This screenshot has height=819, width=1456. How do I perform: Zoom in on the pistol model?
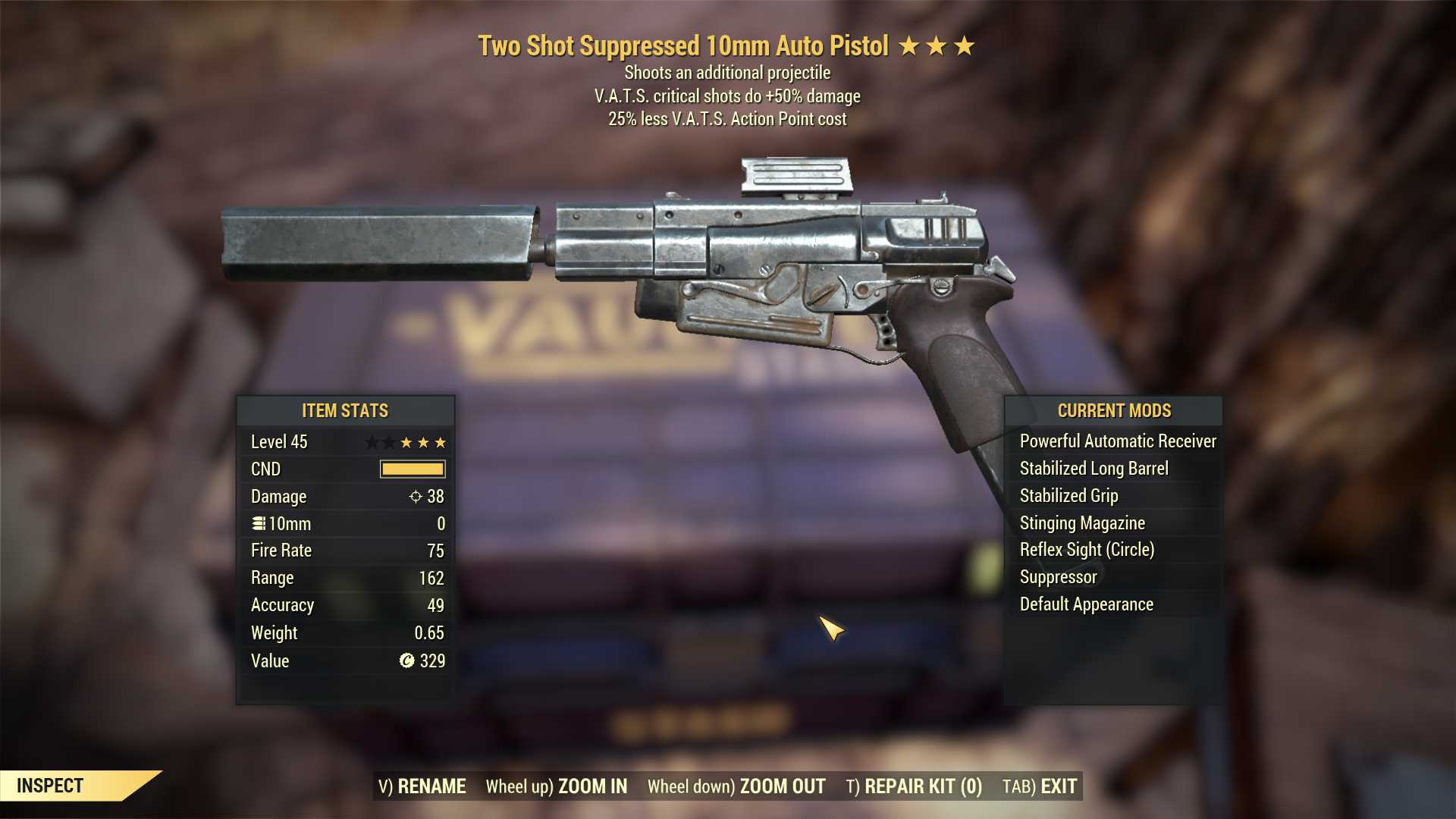click(x=557, y=786)
